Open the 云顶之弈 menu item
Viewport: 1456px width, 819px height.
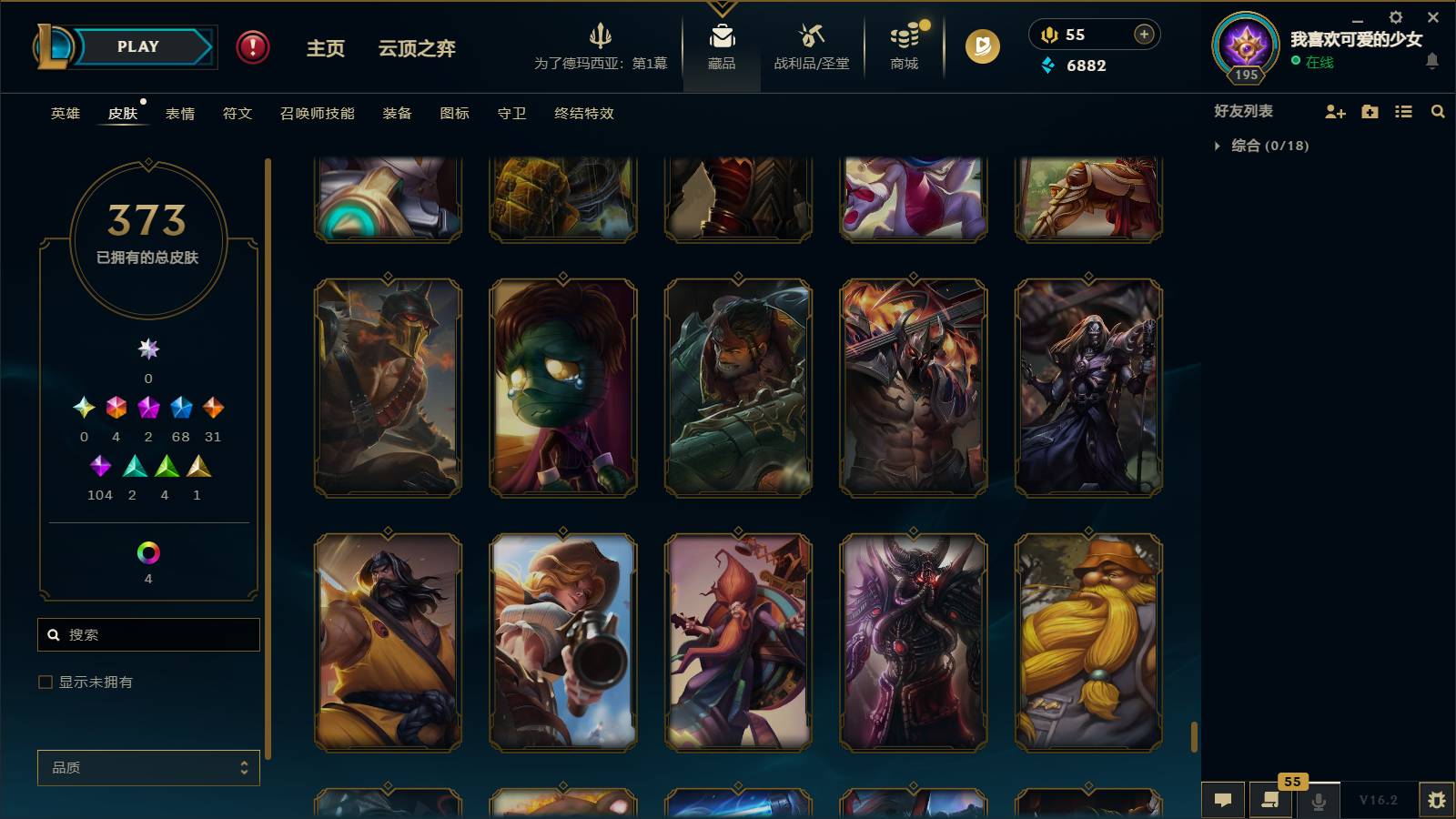(415, 50)
